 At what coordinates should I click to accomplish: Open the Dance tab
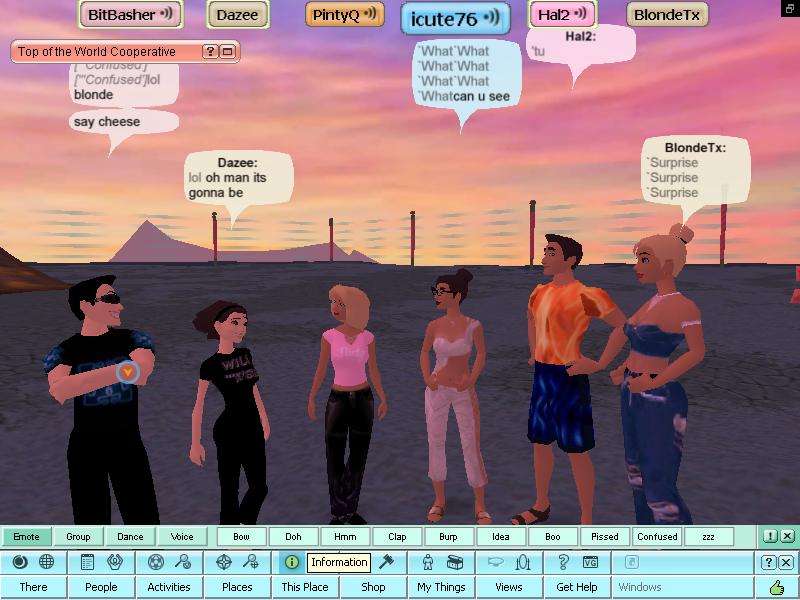coord(130,537)
